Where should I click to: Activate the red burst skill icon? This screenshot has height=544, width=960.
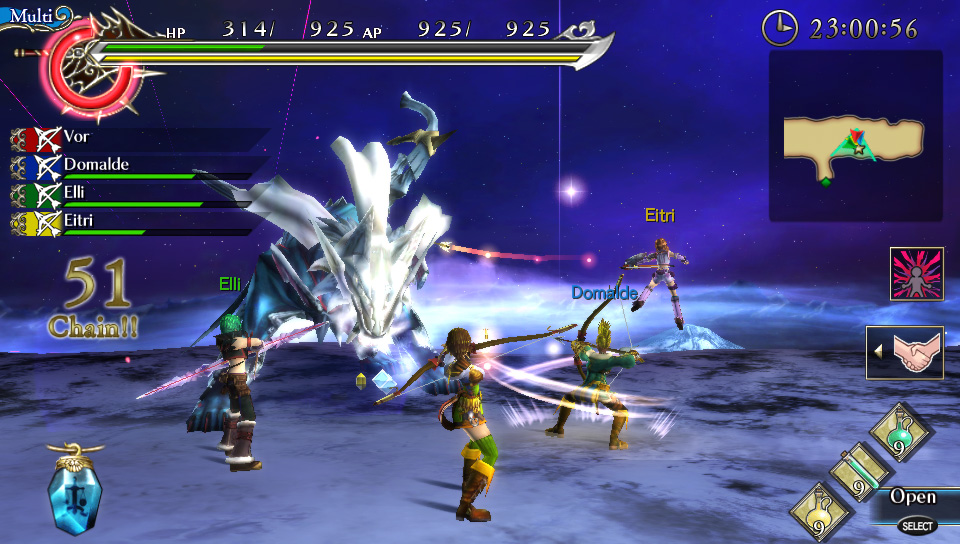(x=917, y=274)
